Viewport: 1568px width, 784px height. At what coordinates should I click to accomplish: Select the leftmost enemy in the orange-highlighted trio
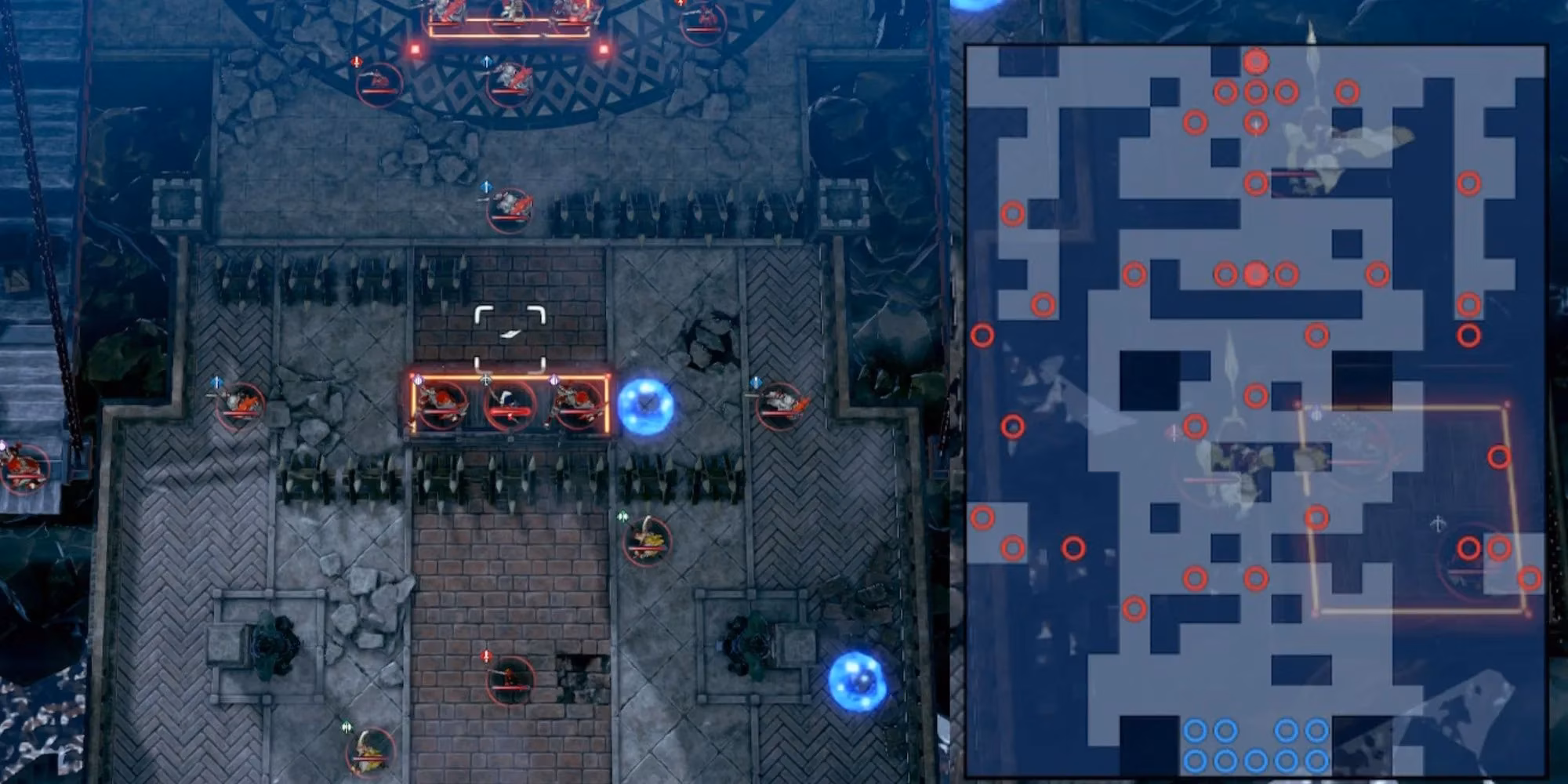point(442,405)
